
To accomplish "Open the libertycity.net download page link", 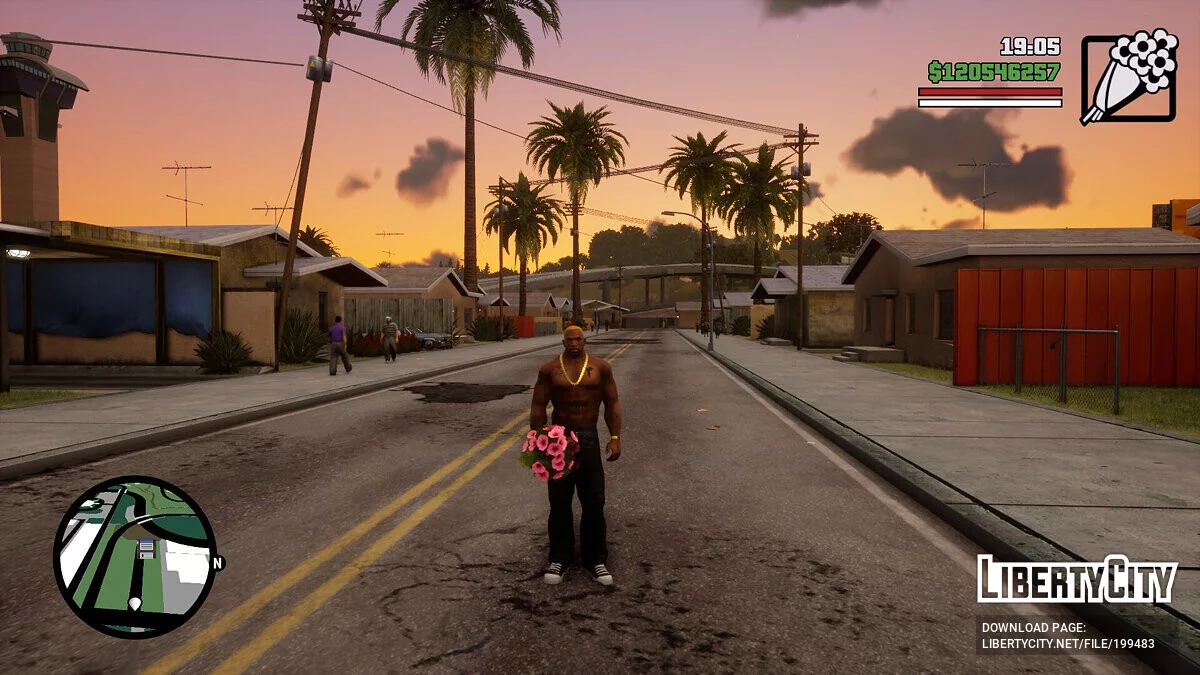I will click(1068, 643).
